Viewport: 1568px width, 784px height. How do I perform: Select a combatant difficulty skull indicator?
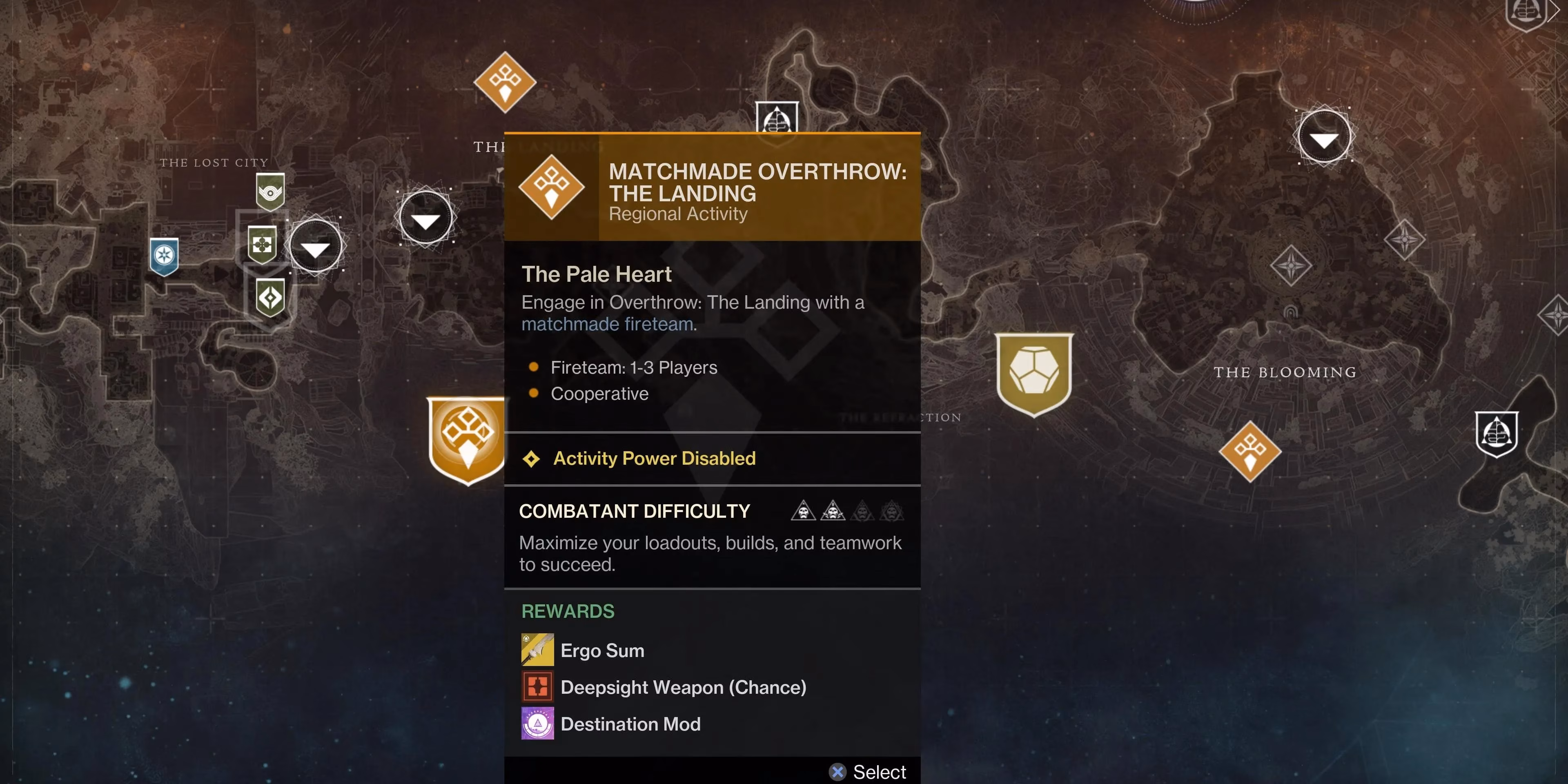(804, 512)
